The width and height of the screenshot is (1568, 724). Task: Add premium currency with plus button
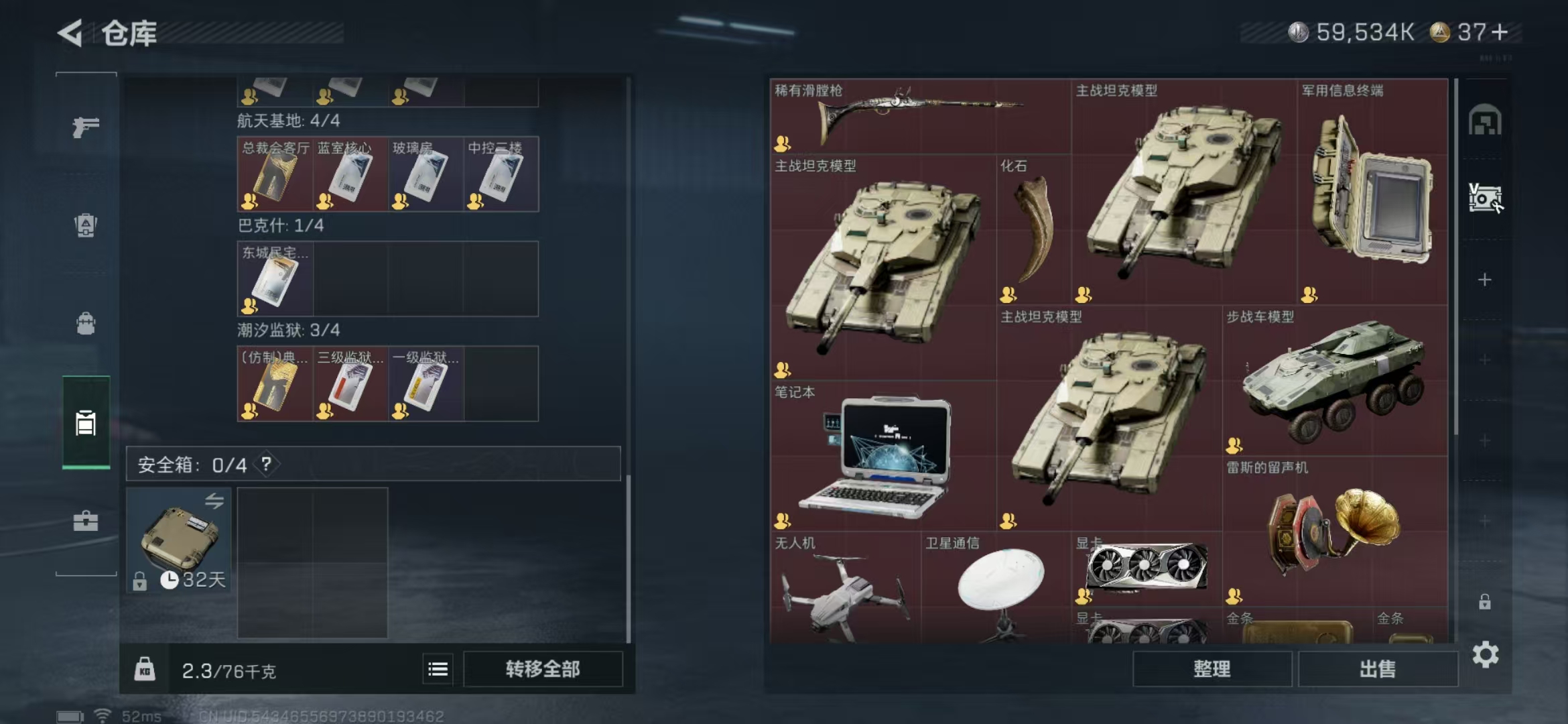[x=1500, y=32]
